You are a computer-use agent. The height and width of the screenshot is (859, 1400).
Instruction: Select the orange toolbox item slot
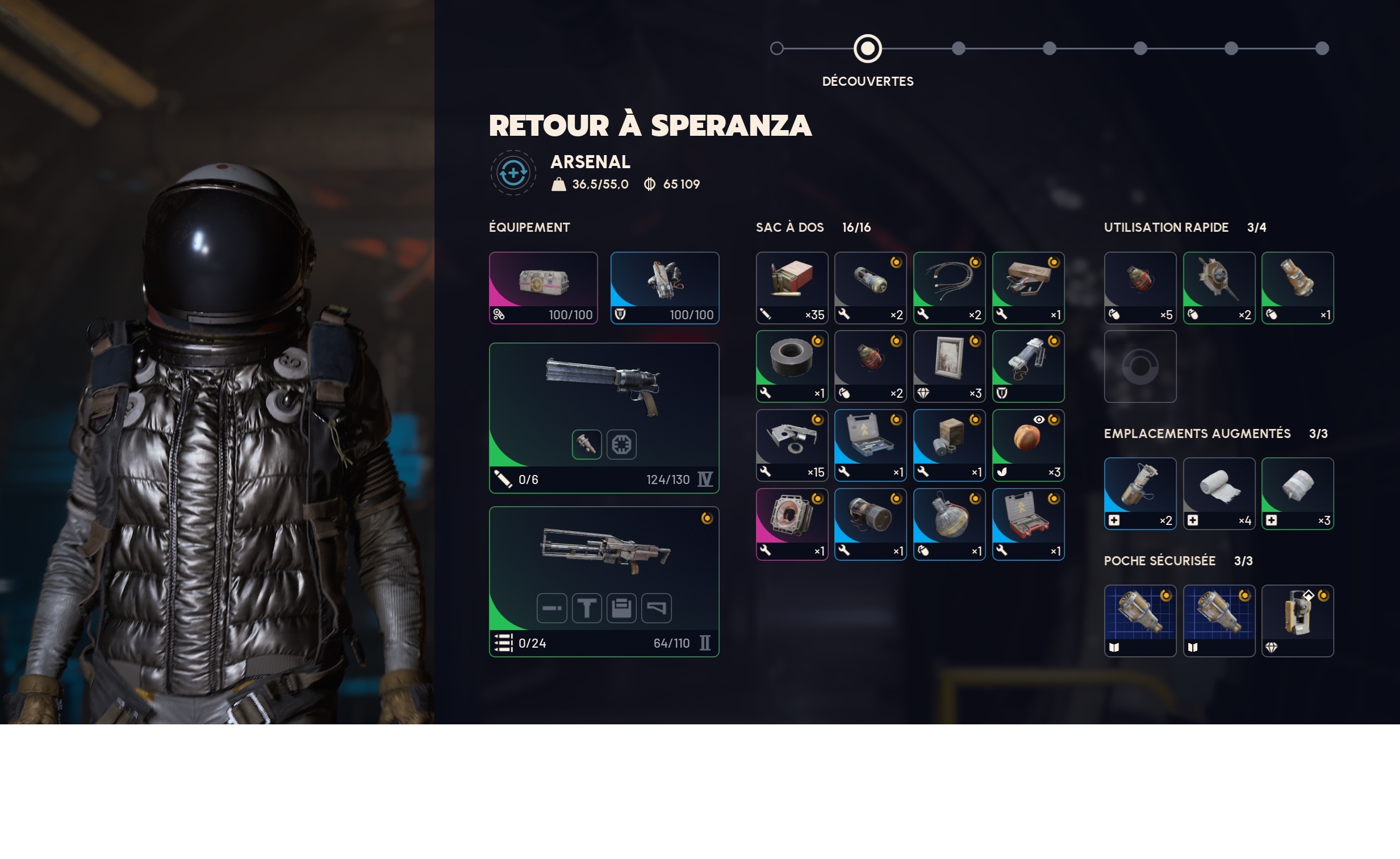coord(1028,524)
